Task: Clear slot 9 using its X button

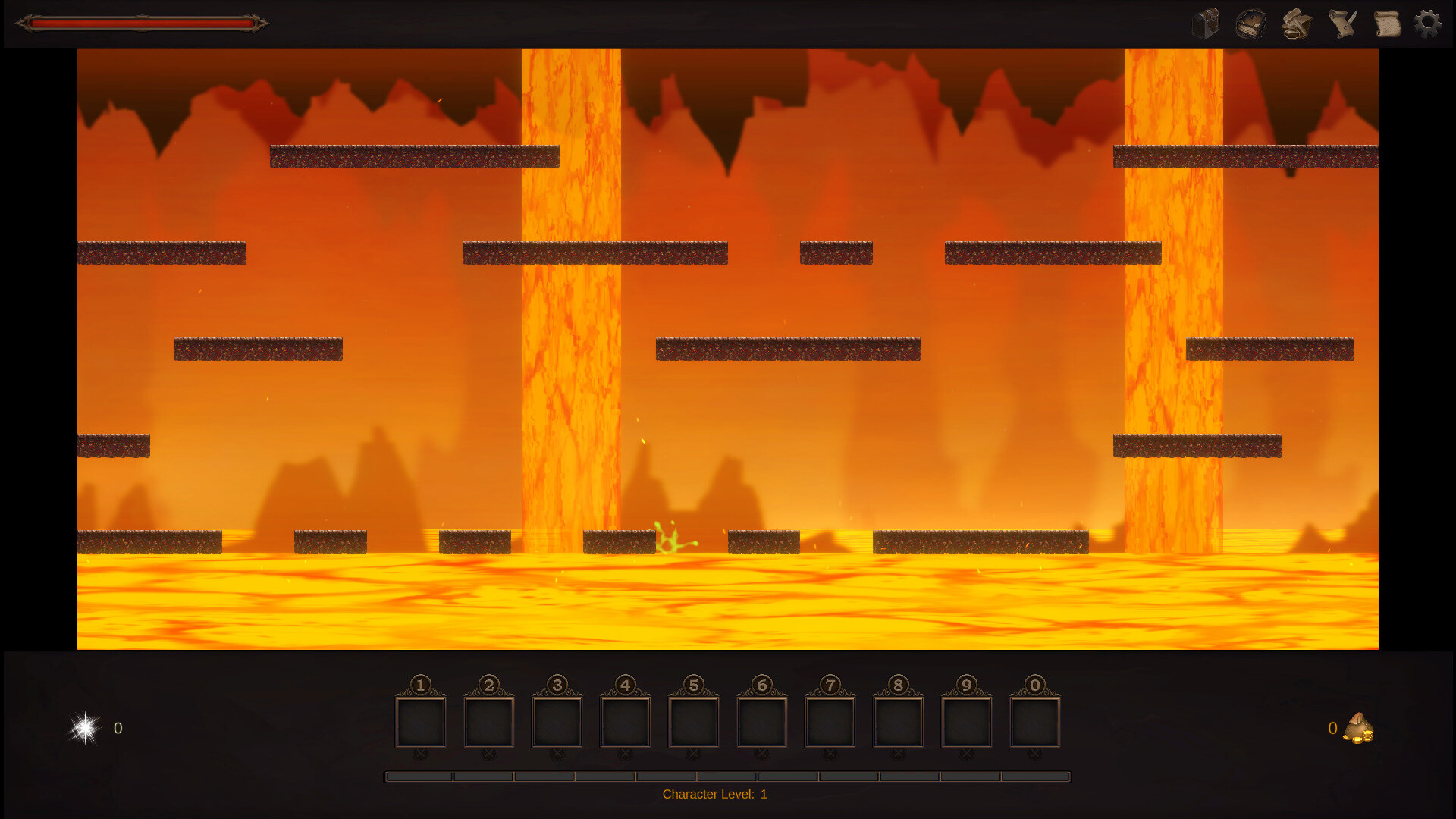Action: [966, 753]
